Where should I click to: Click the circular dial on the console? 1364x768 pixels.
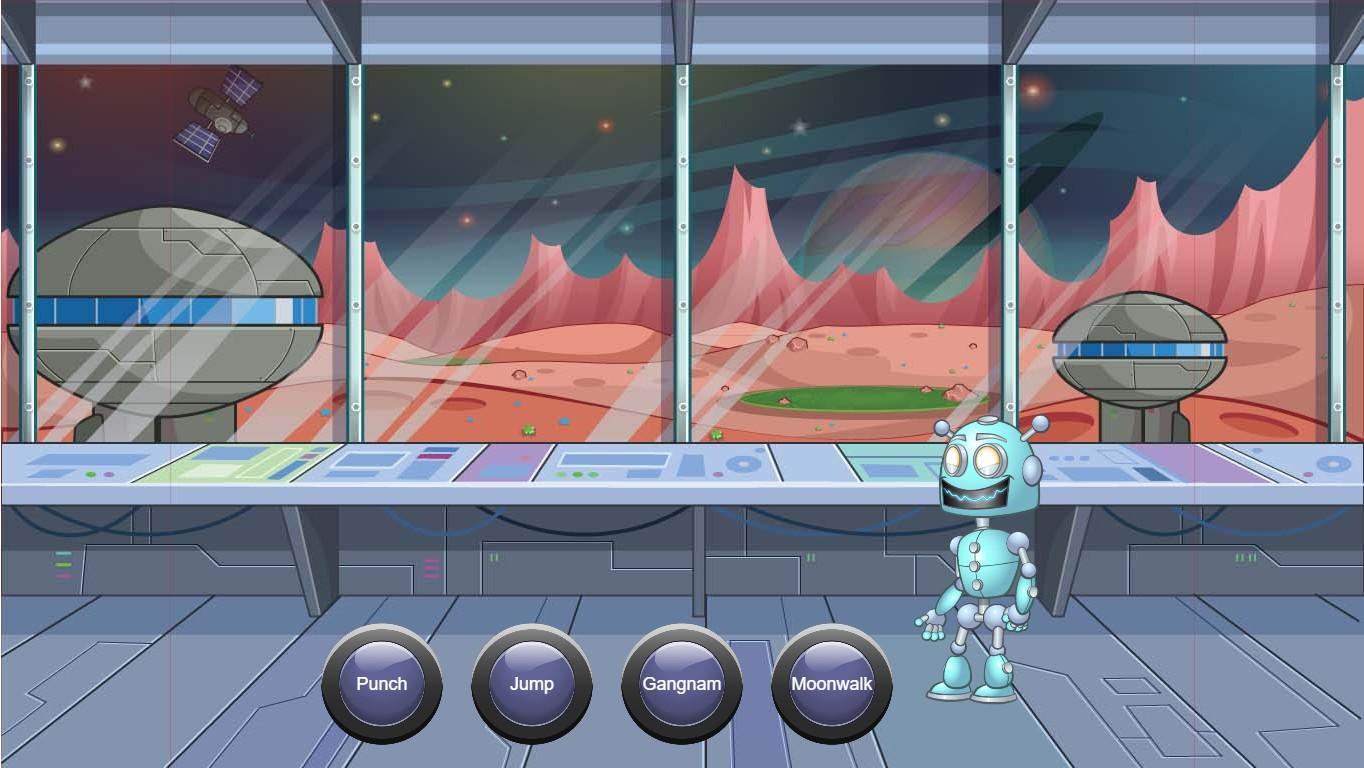click(742, 462)
